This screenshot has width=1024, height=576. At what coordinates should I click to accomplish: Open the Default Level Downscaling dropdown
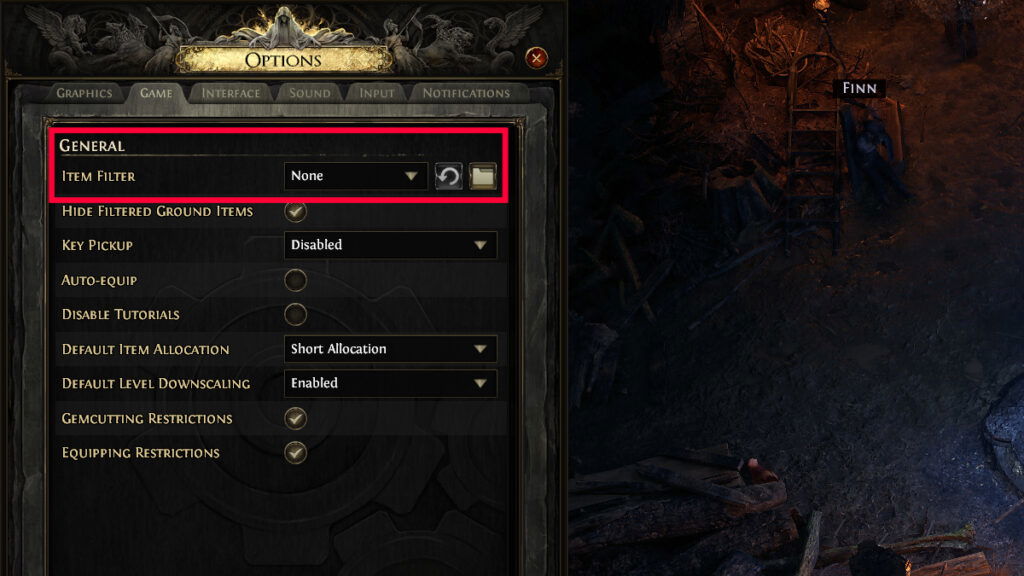coord(390,383)
